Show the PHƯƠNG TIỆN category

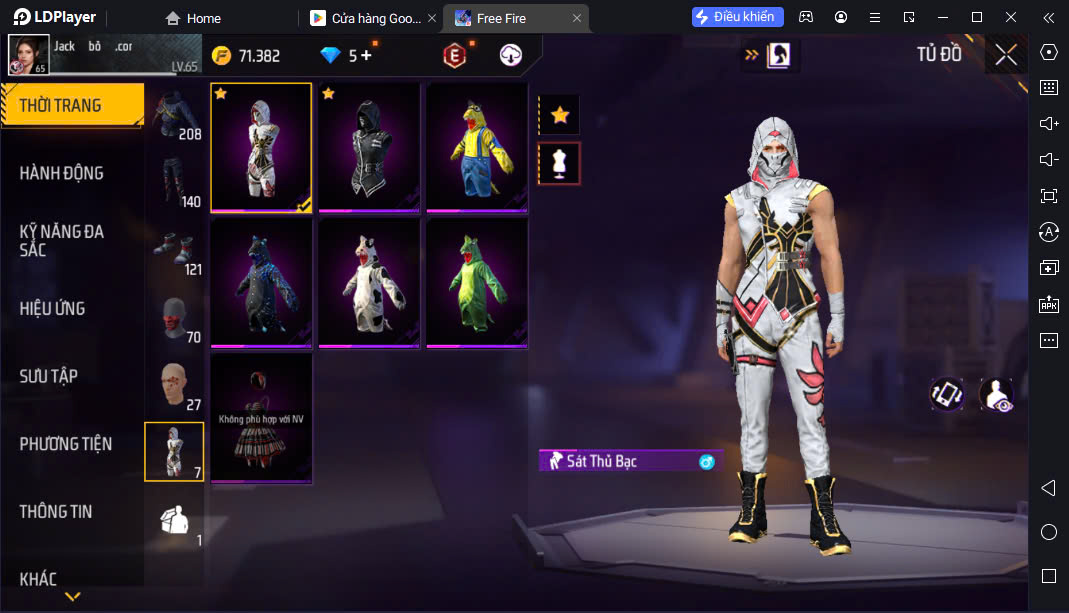pyautogui.click(x=66, y=443)
